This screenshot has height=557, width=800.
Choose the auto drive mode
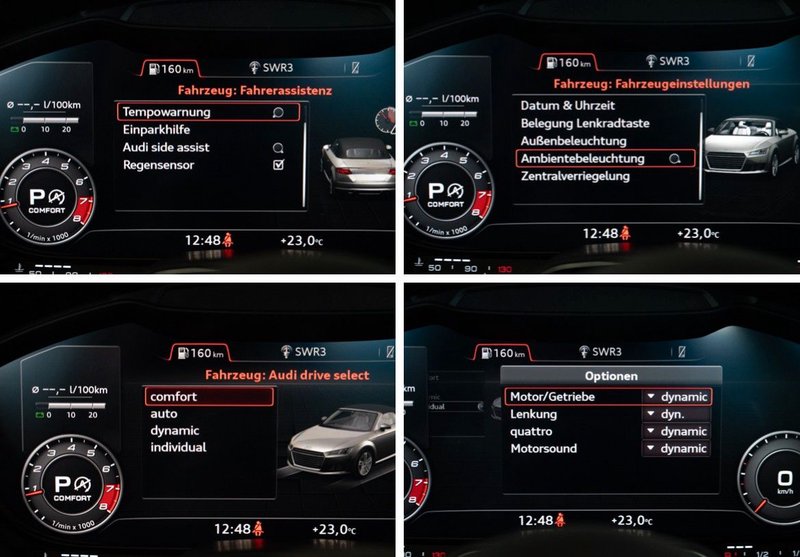click(x=164, y=413)
